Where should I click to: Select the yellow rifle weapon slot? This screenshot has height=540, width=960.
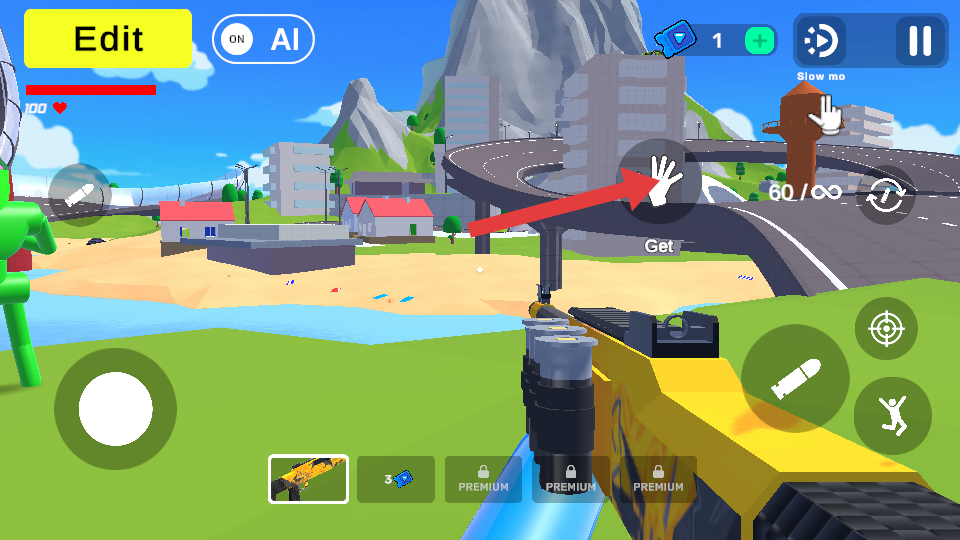(x=309, y=479)
